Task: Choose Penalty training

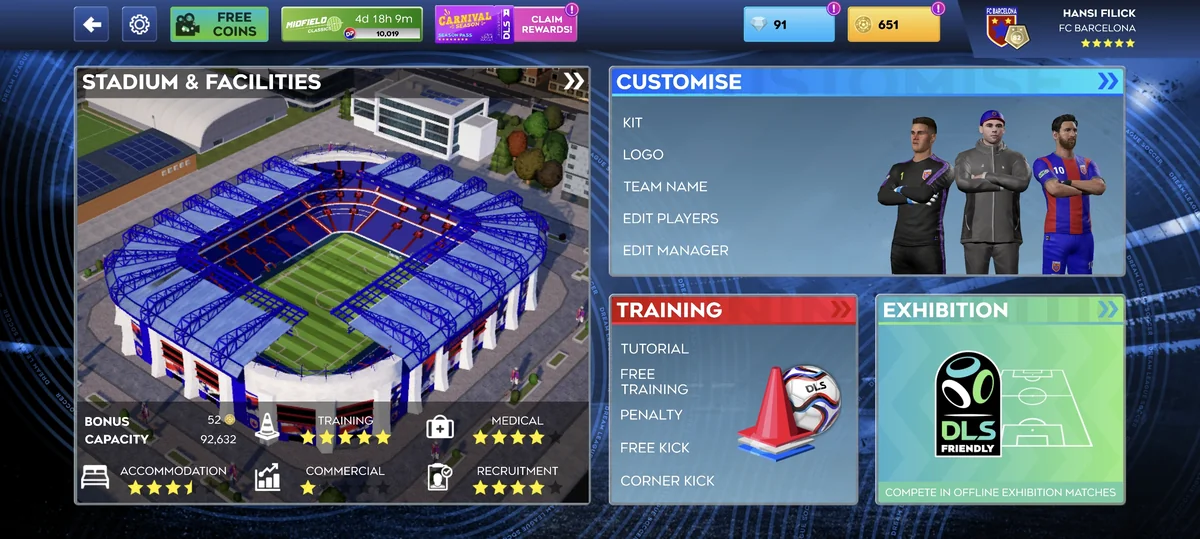Action: point(651,415)
